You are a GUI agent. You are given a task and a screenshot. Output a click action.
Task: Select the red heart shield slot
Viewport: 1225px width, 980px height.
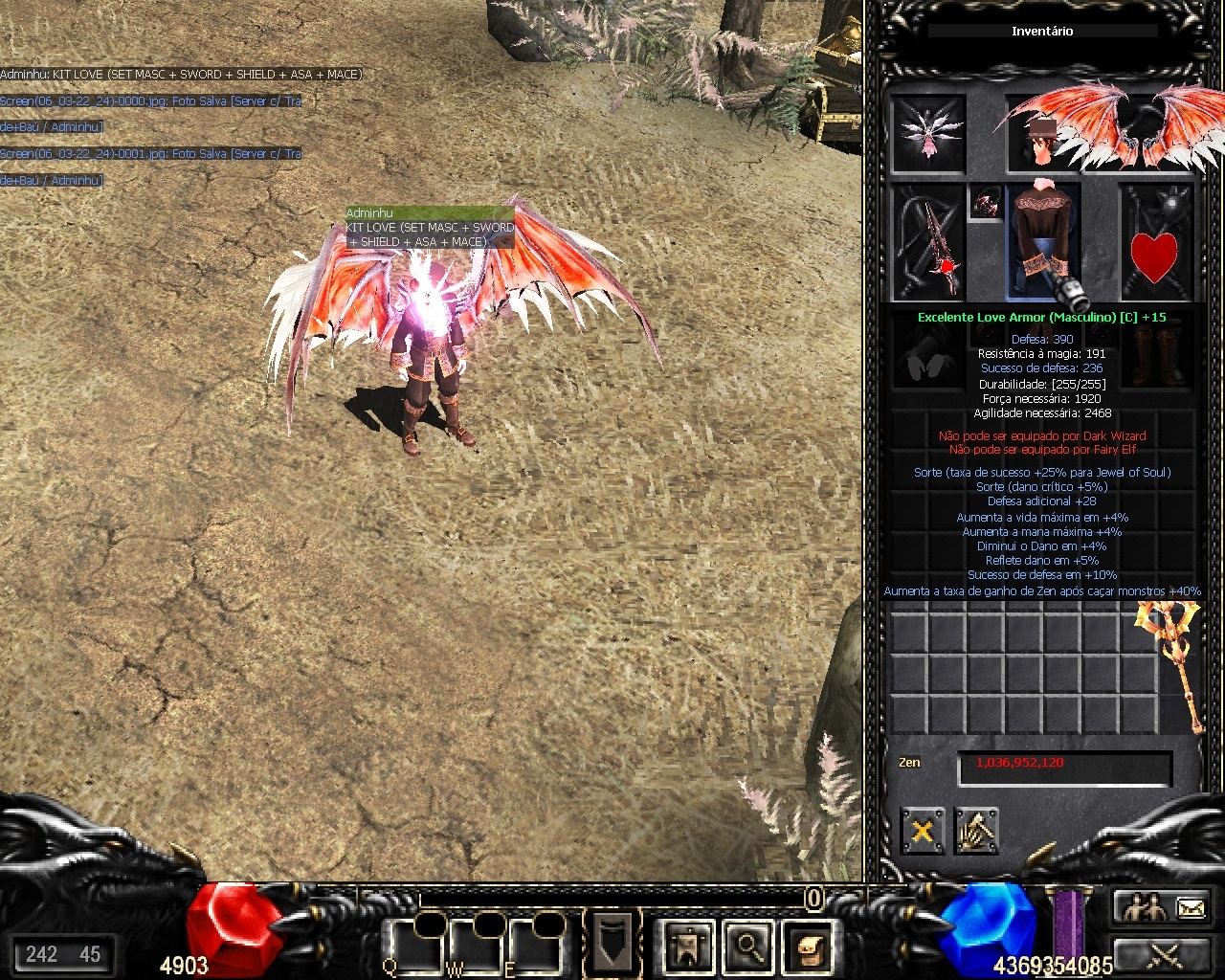[1155, 243]
